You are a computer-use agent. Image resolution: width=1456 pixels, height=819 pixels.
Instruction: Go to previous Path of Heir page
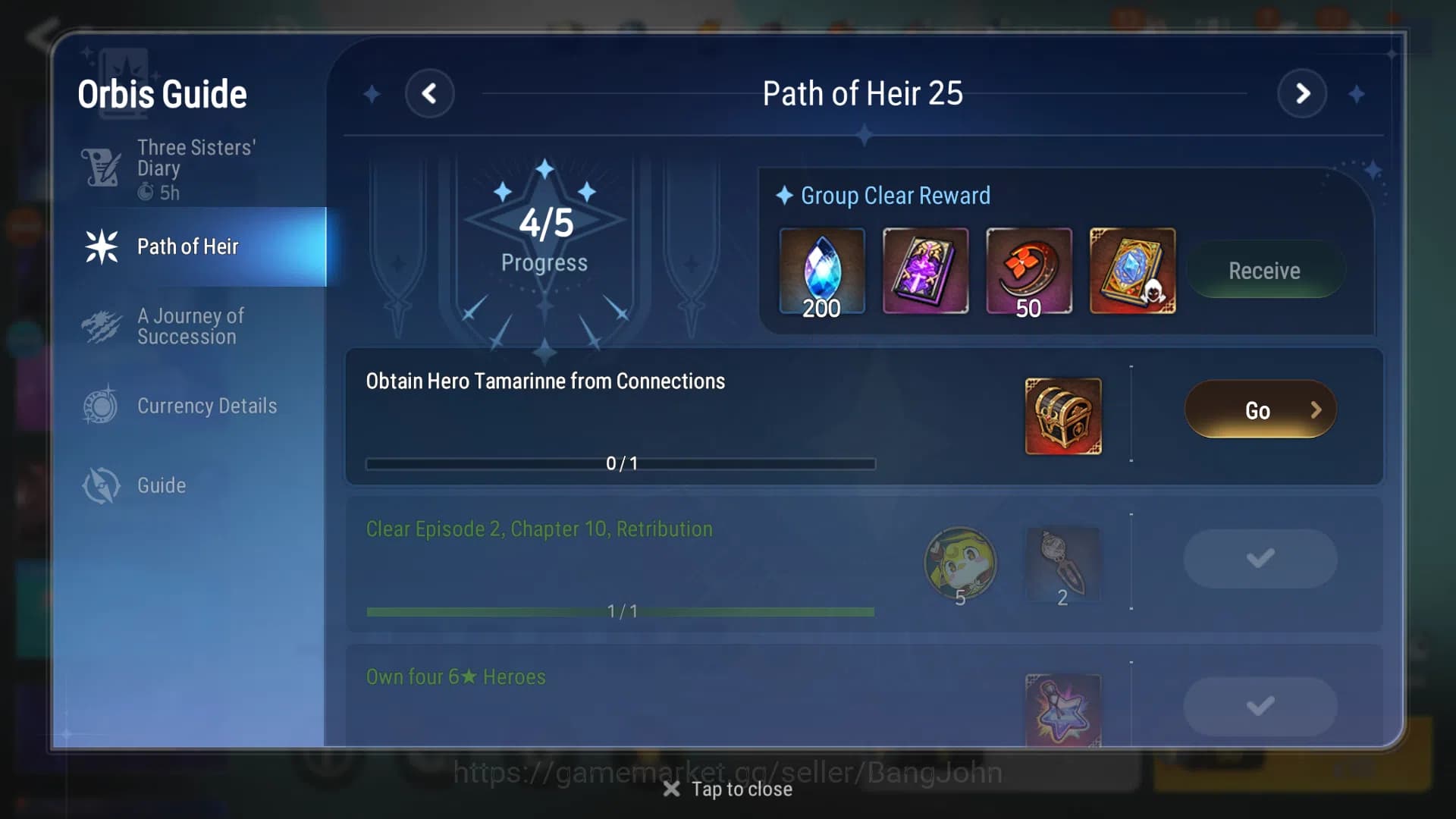[430, 93]
